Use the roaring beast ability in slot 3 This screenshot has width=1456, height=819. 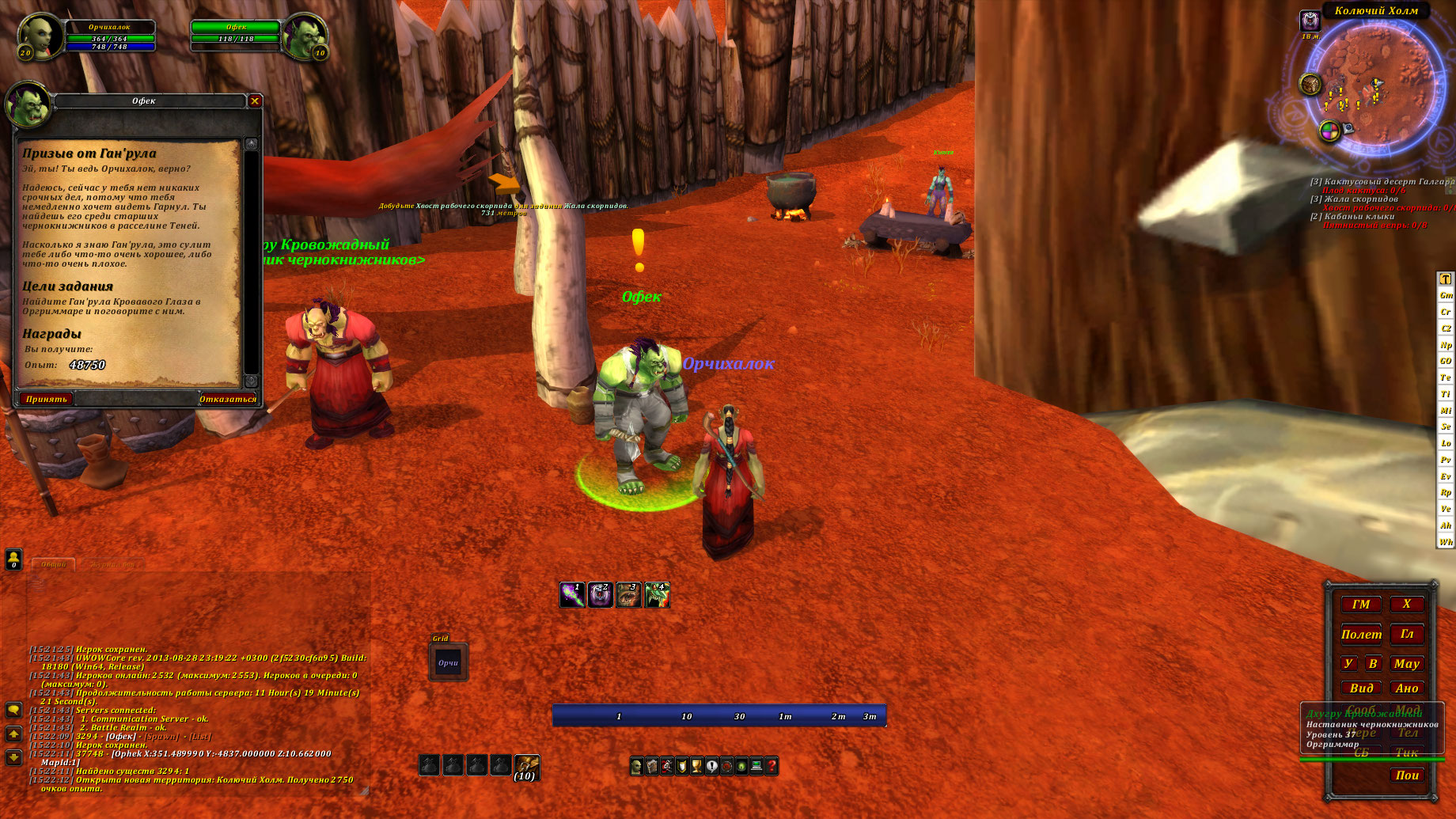coord(629,595)
